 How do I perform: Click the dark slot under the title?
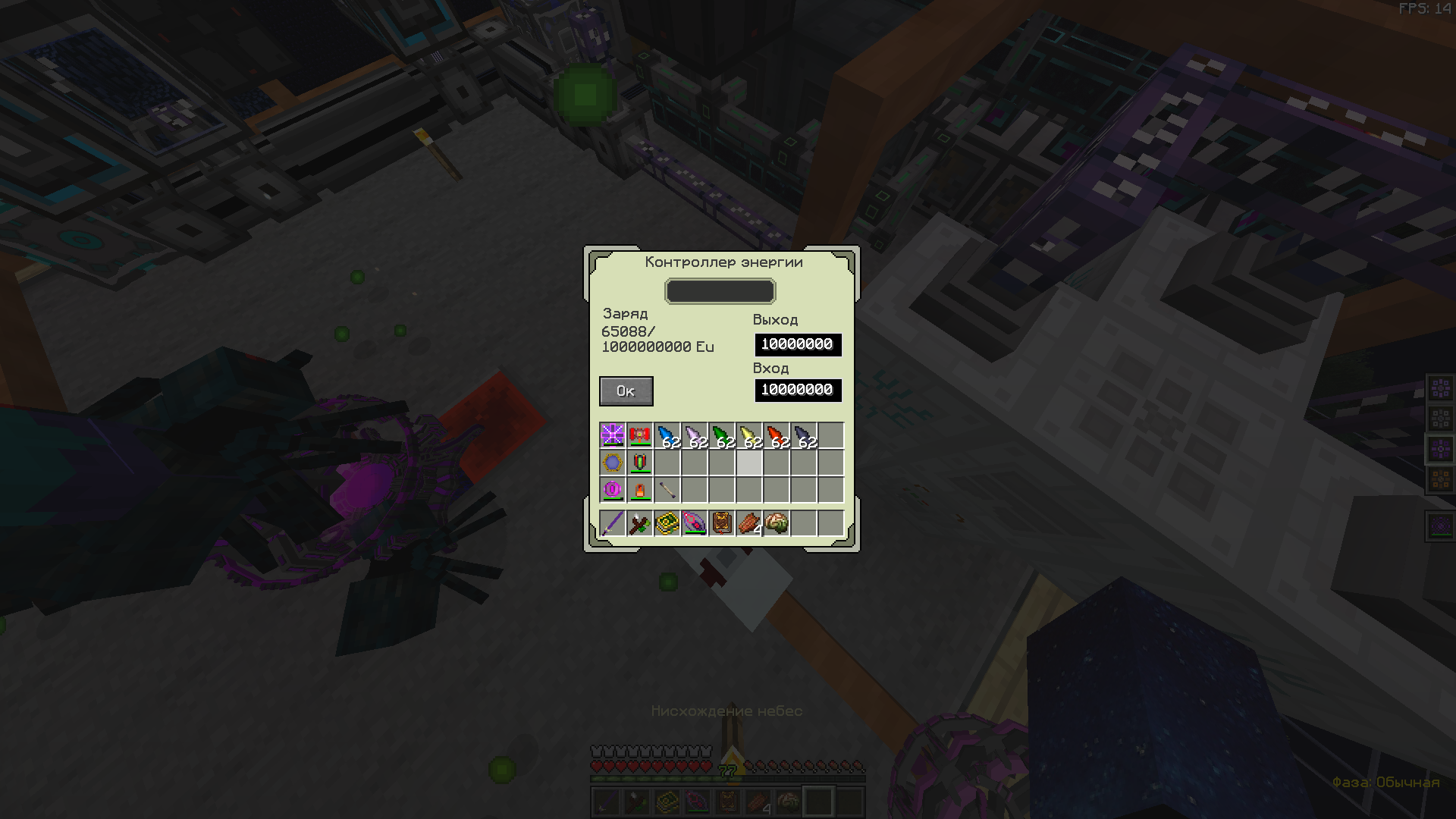tap(720, 291)
